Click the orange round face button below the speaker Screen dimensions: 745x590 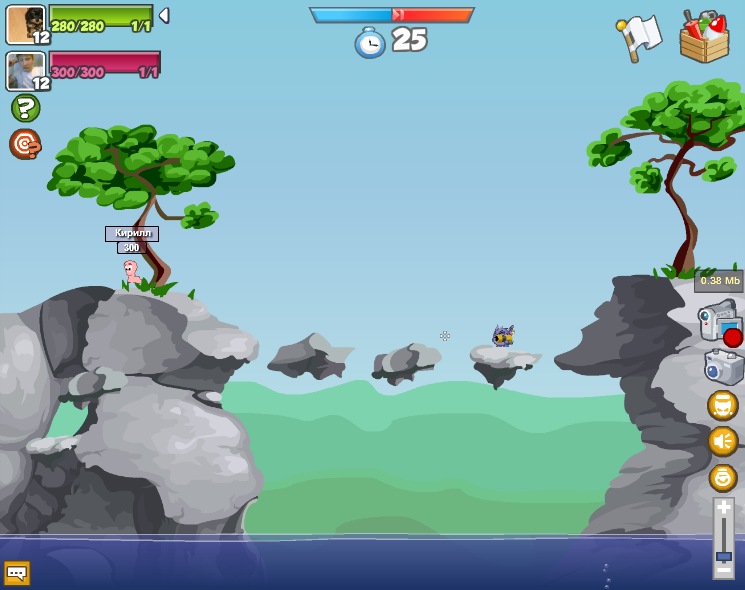tap(723, 477)
